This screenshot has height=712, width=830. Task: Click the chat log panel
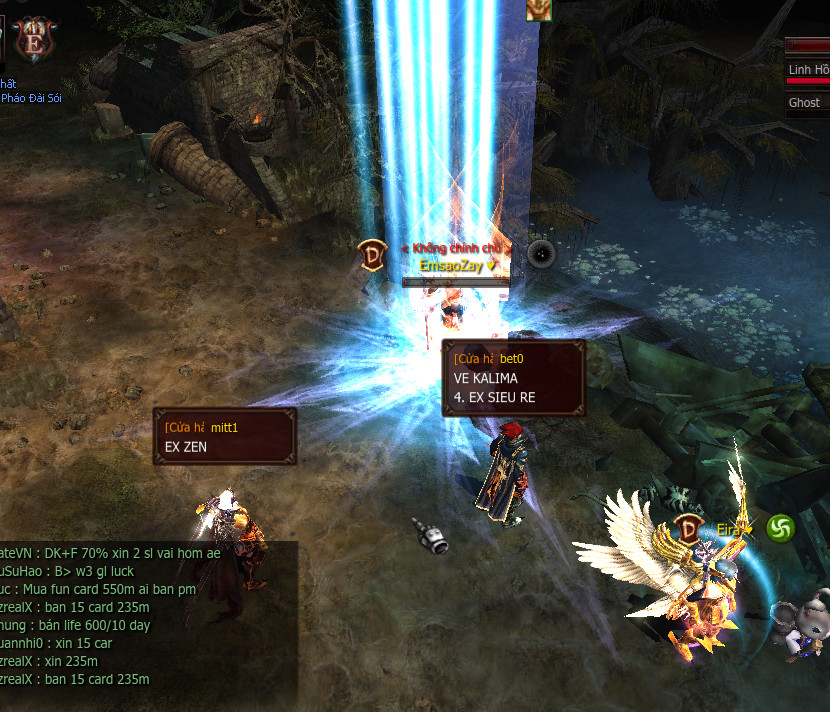[148, 615]
